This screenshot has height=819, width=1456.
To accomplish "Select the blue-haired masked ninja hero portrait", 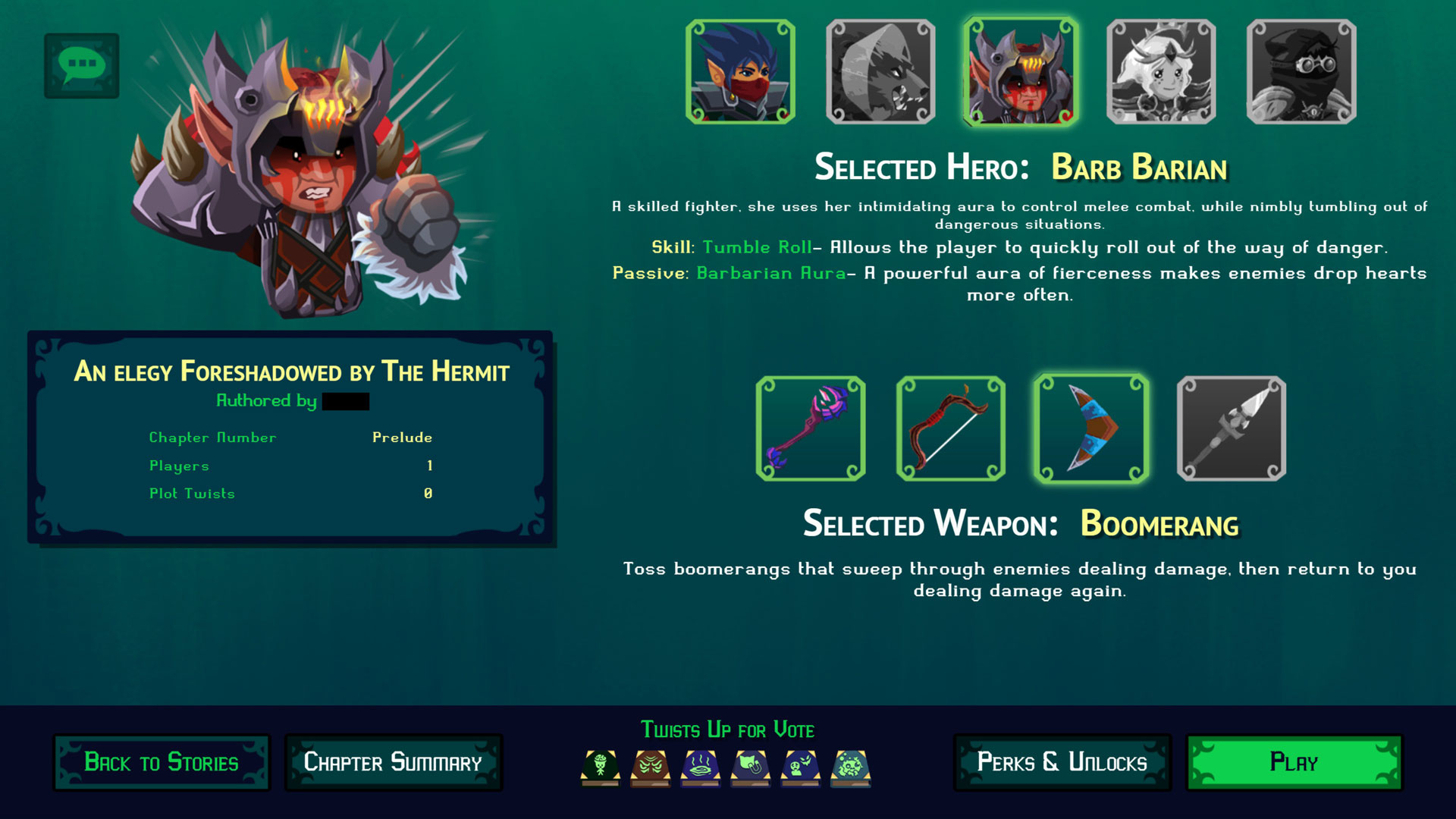I will tap(740, 71).
